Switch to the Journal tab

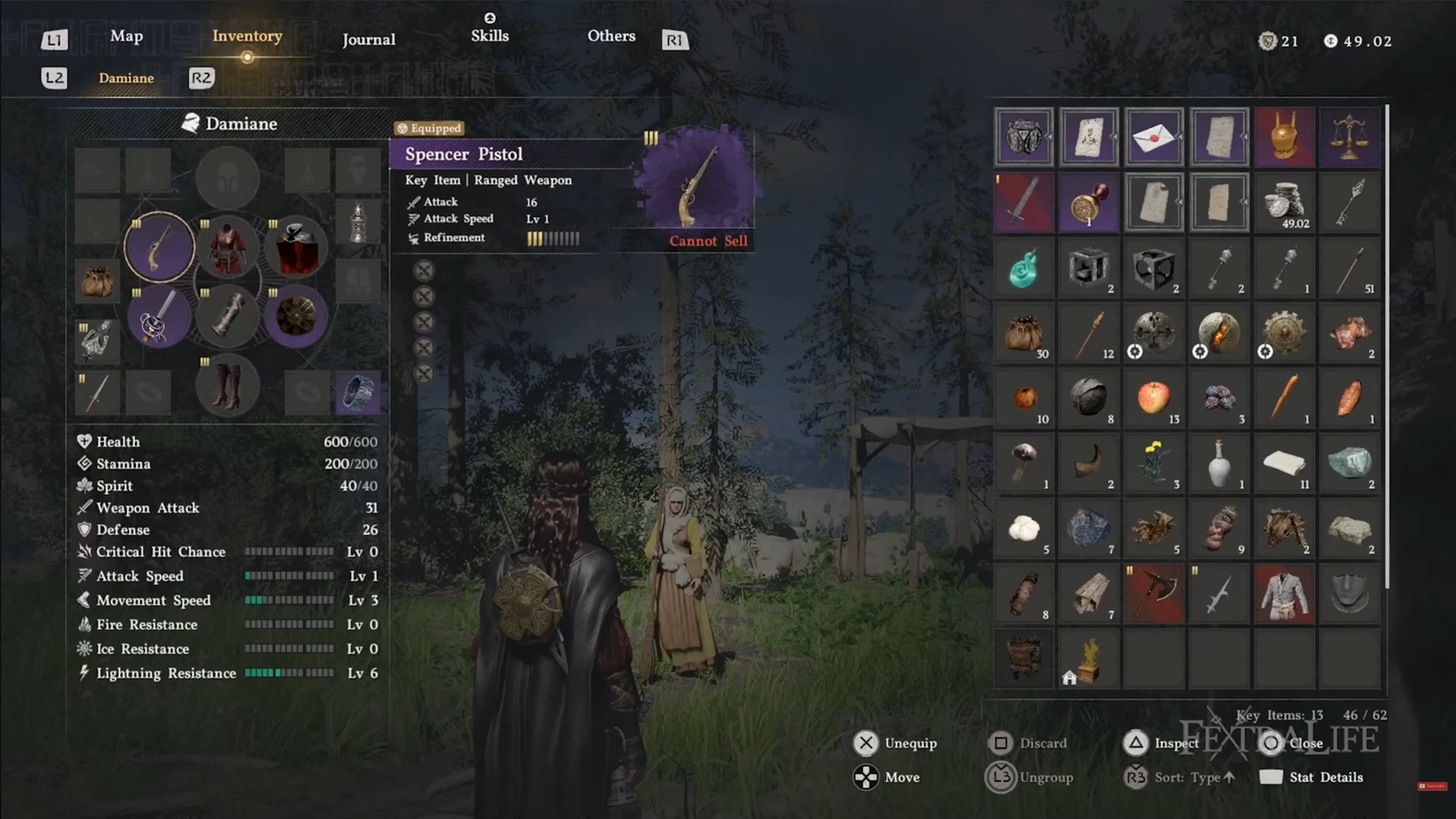pyautogui.click(x=368, y=39)
